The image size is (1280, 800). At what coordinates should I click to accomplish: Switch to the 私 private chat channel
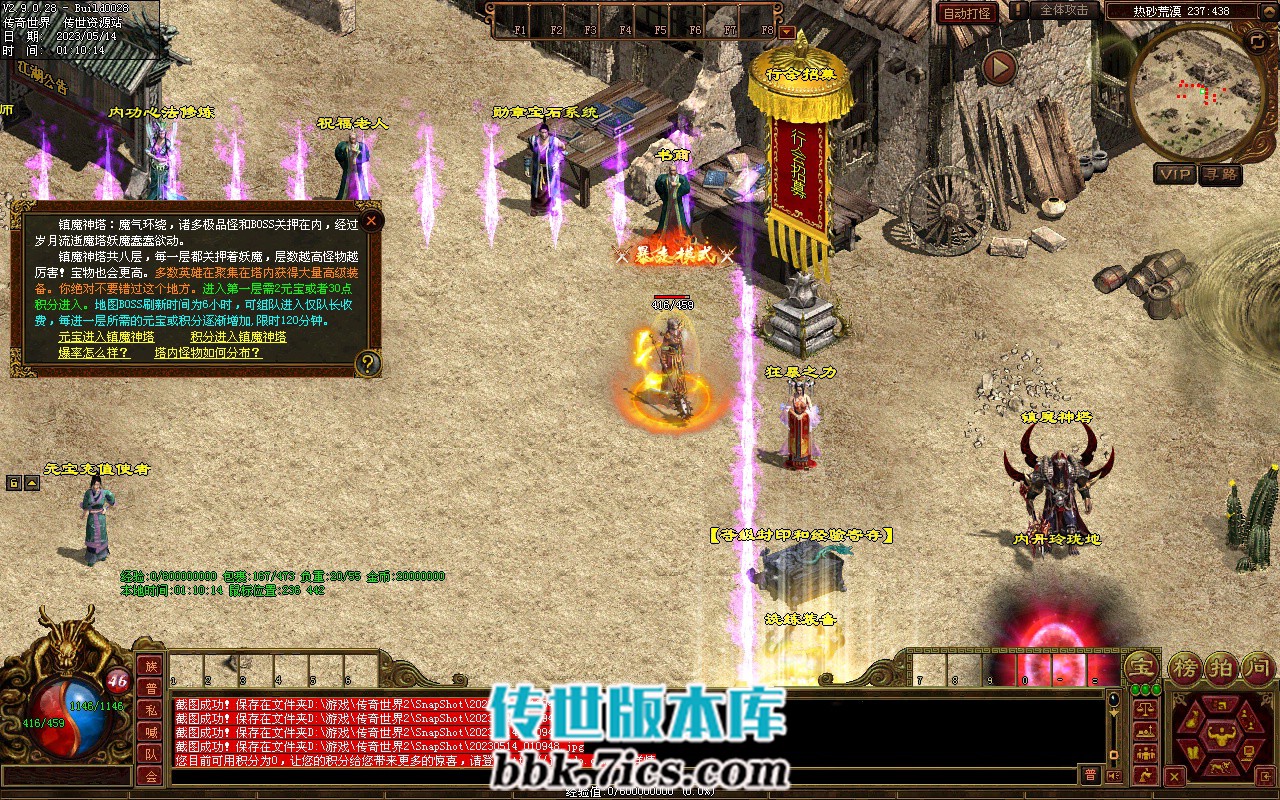(151, 710)
